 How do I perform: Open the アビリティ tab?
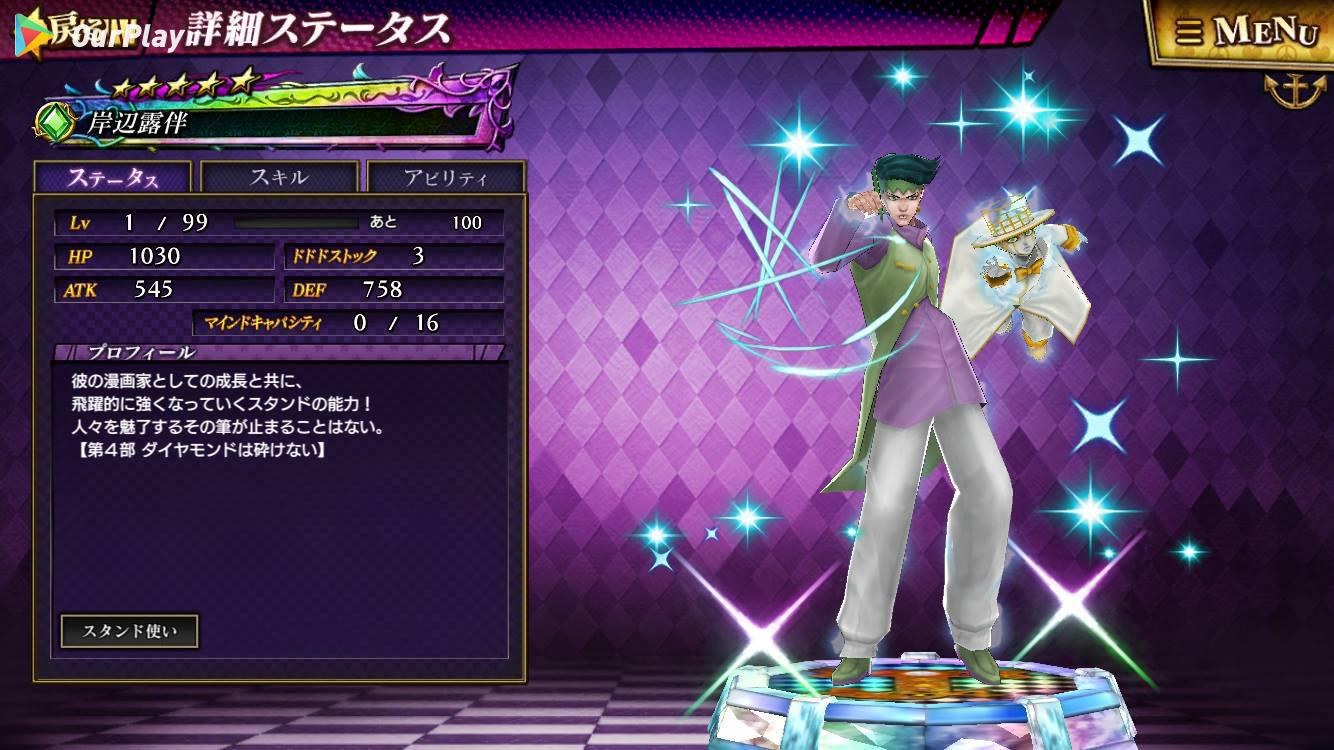pyautogui.click(x=445, y=178)
